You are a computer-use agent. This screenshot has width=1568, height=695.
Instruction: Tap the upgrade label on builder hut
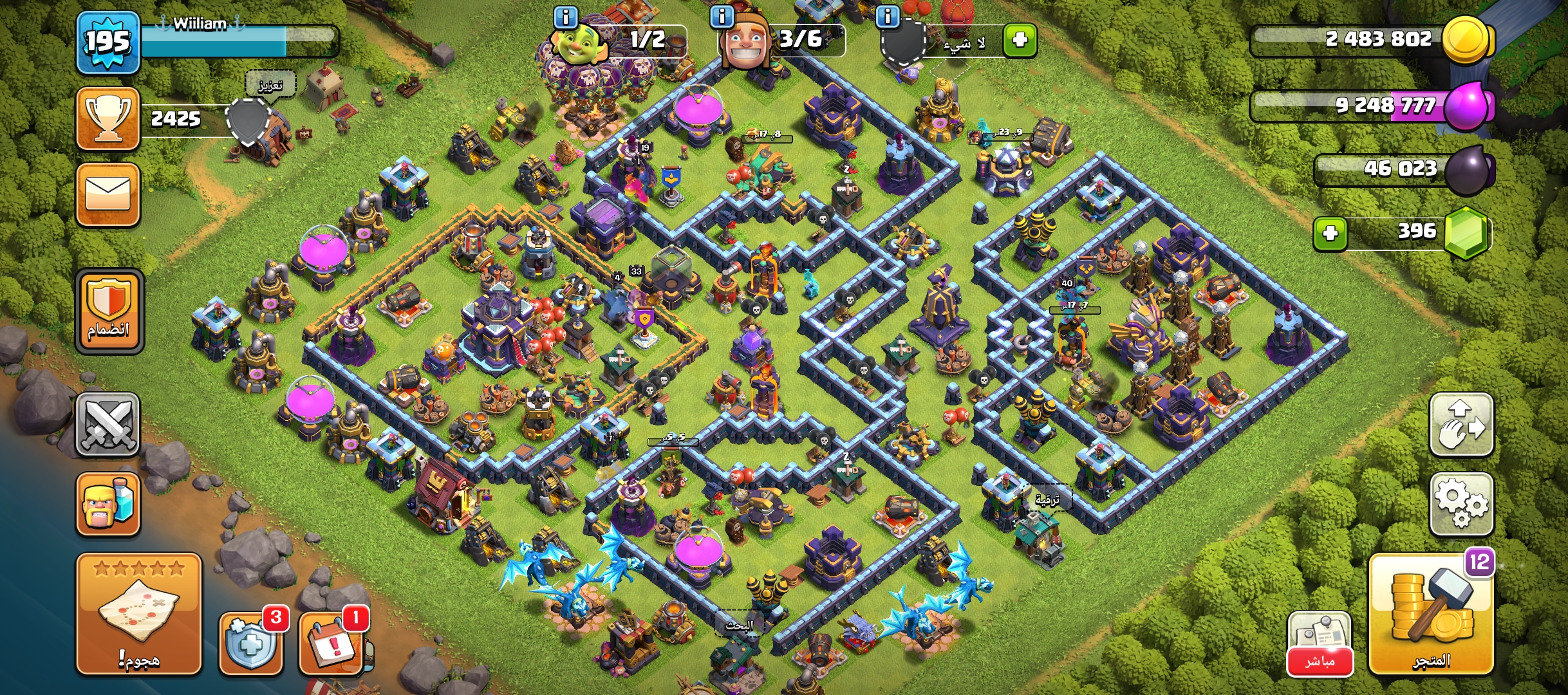(x=1047, y=499)
